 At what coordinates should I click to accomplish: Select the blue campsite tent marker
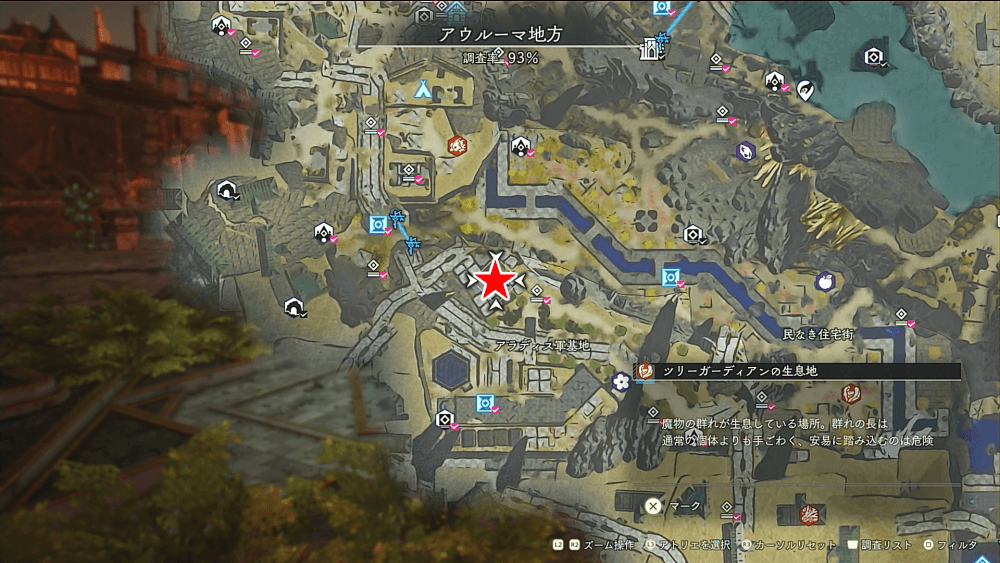(423, 89)
